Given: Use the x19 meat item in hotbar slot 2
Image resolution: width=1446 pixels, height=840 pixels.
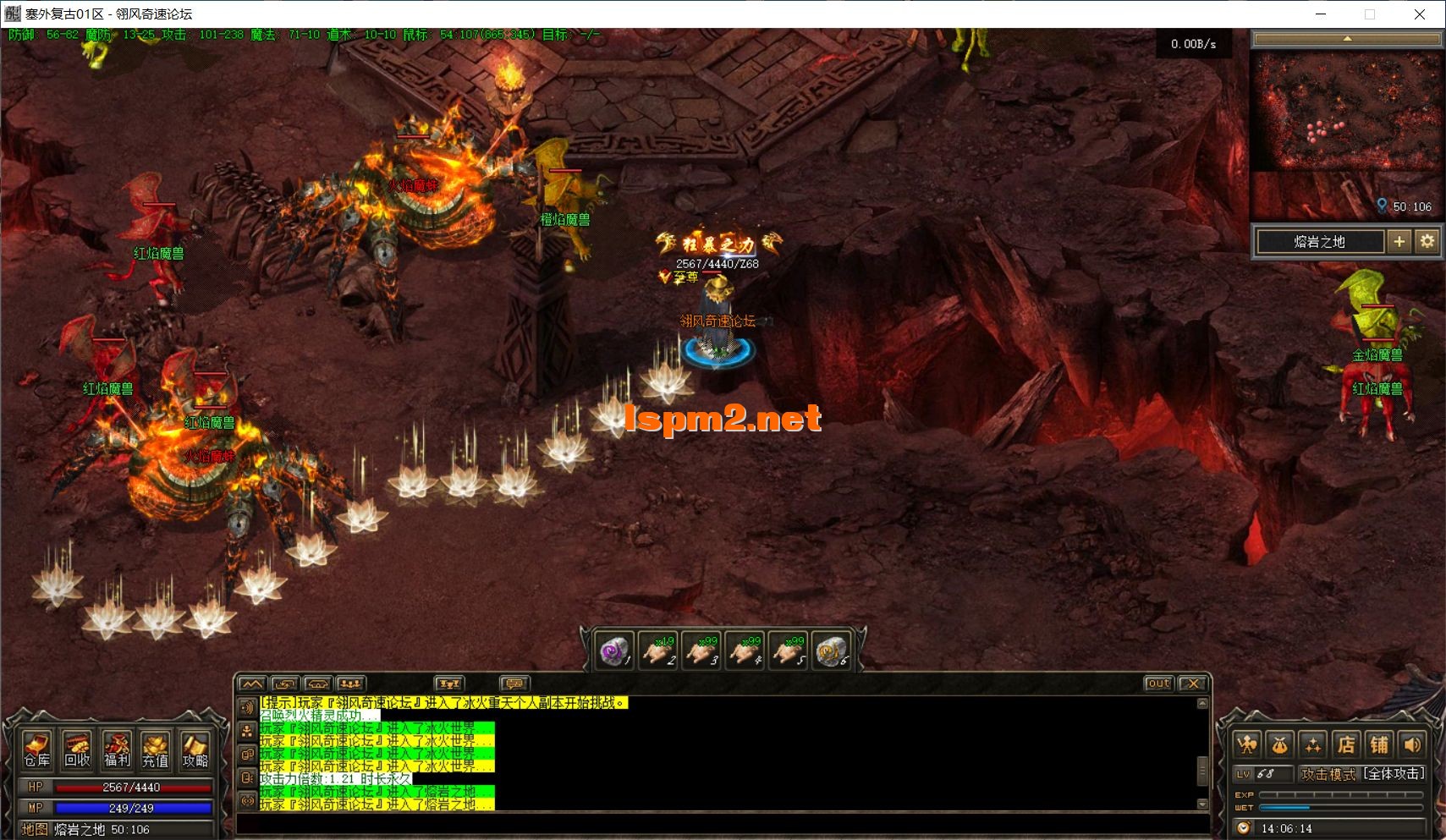Looking at the screenshot, I should point(657,651).
